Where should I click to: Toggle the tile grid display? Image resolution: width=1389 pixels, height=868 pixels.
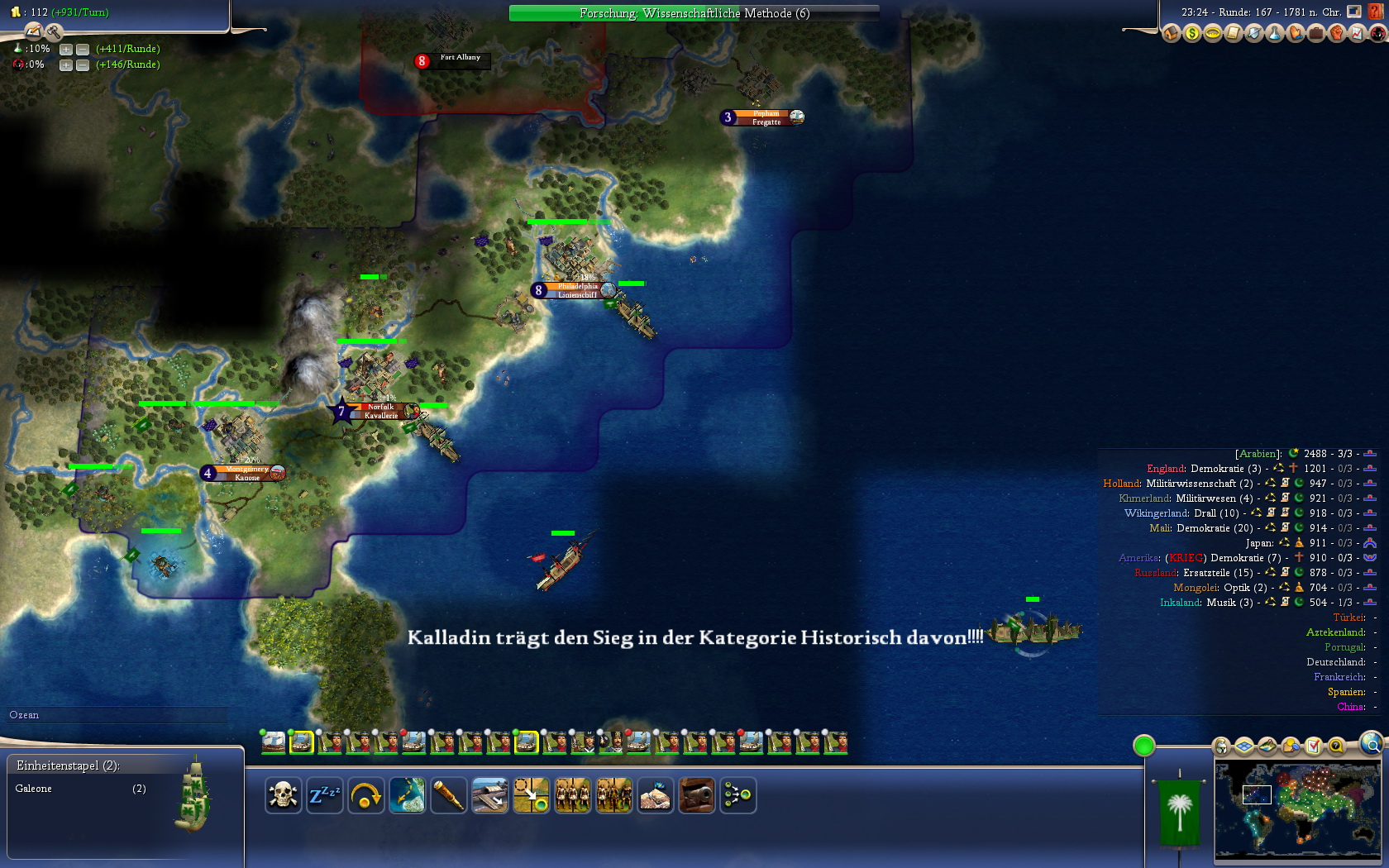(1244, 746)
